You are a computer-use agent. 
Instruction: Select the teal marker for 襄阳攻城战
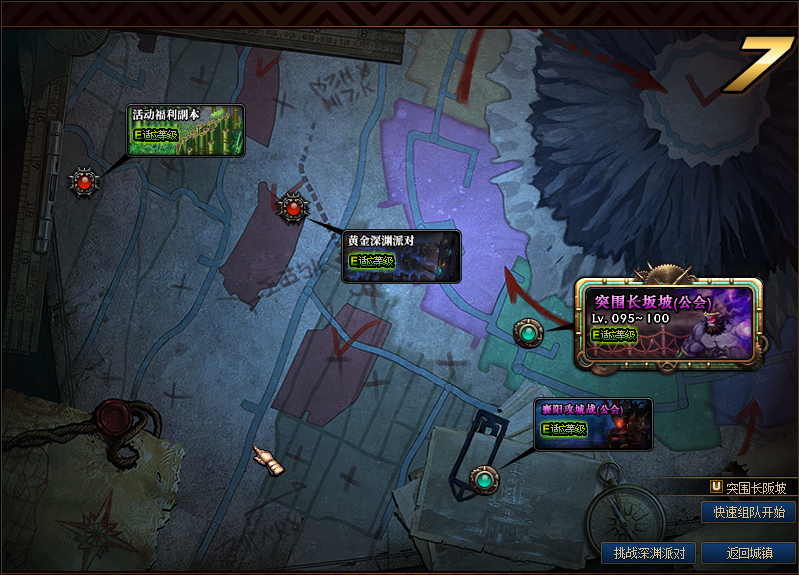pos(485,480)
